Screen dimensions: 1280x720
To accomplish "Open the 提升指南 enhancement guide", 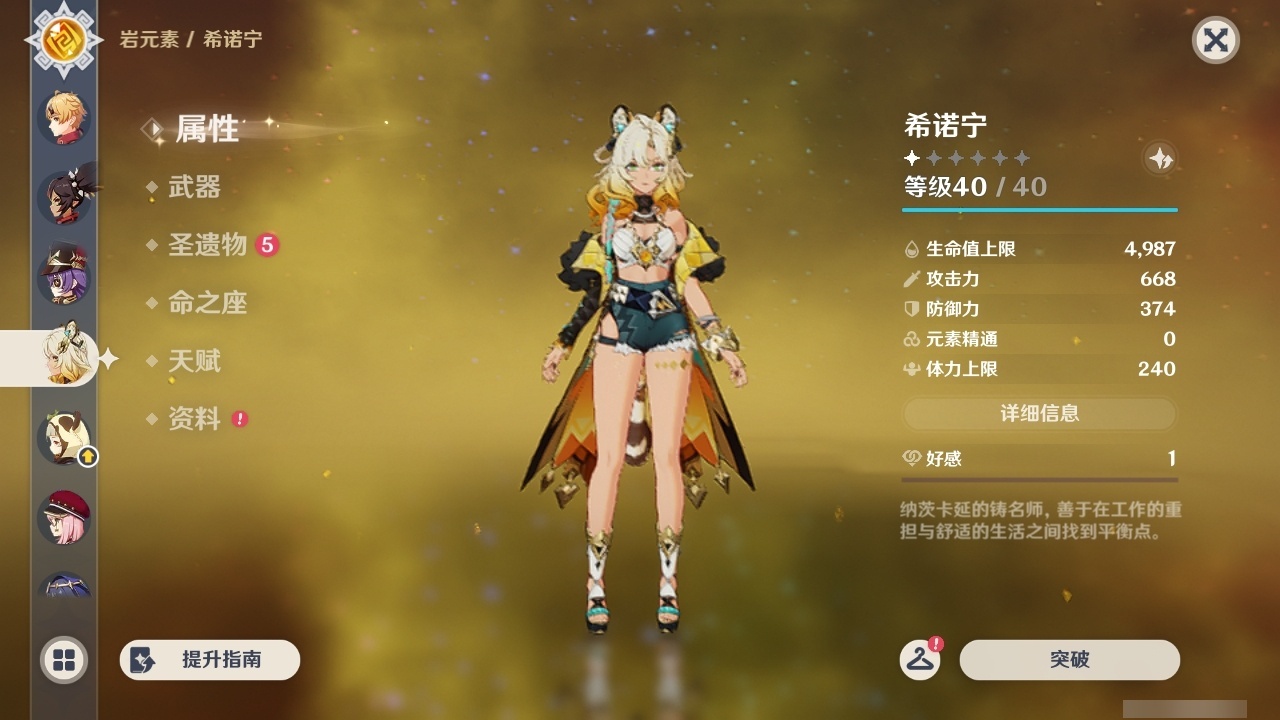I will (209, 660).
